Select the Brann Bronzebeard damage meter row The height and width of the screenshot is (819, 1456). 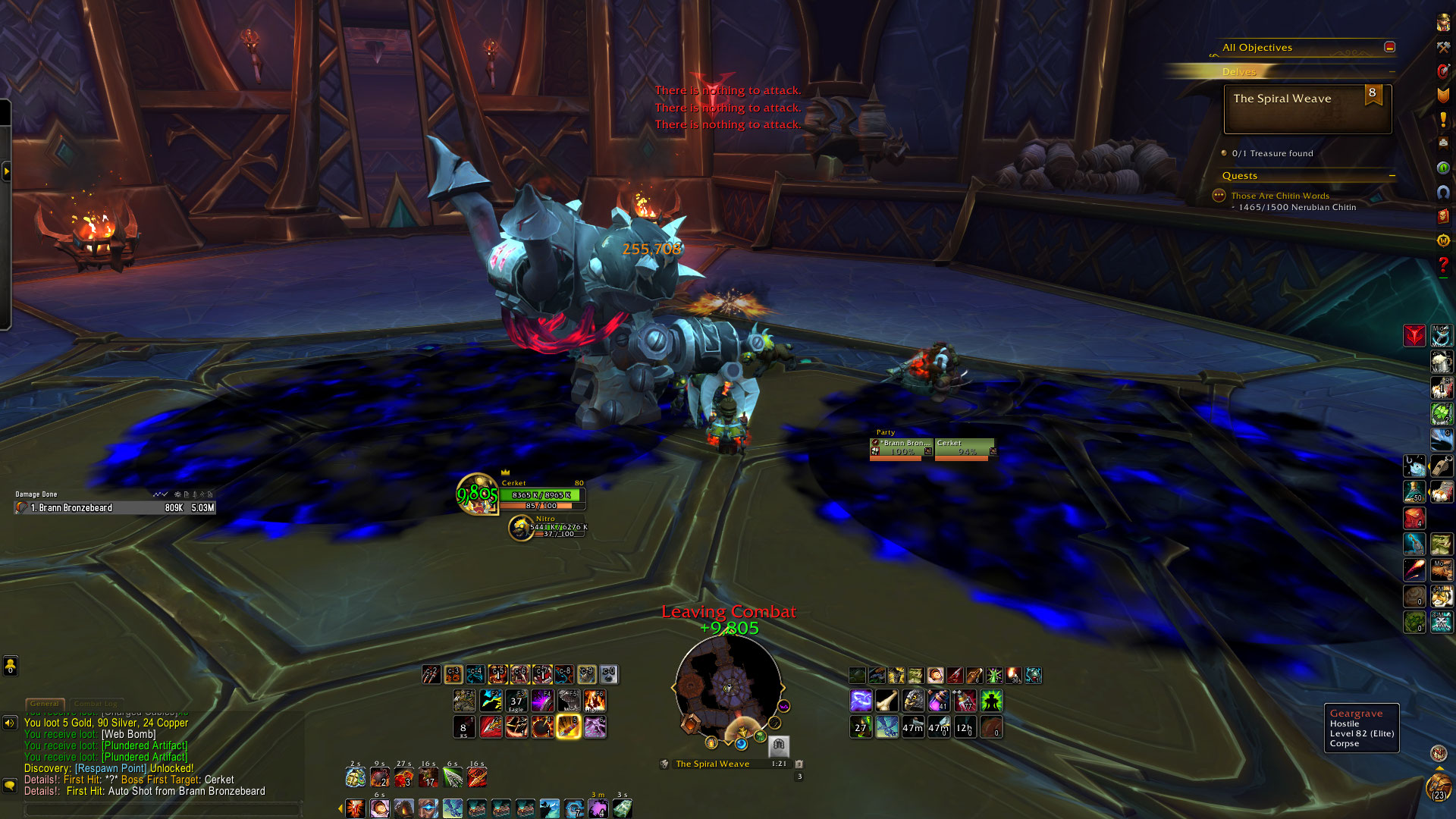pos(115,508)
